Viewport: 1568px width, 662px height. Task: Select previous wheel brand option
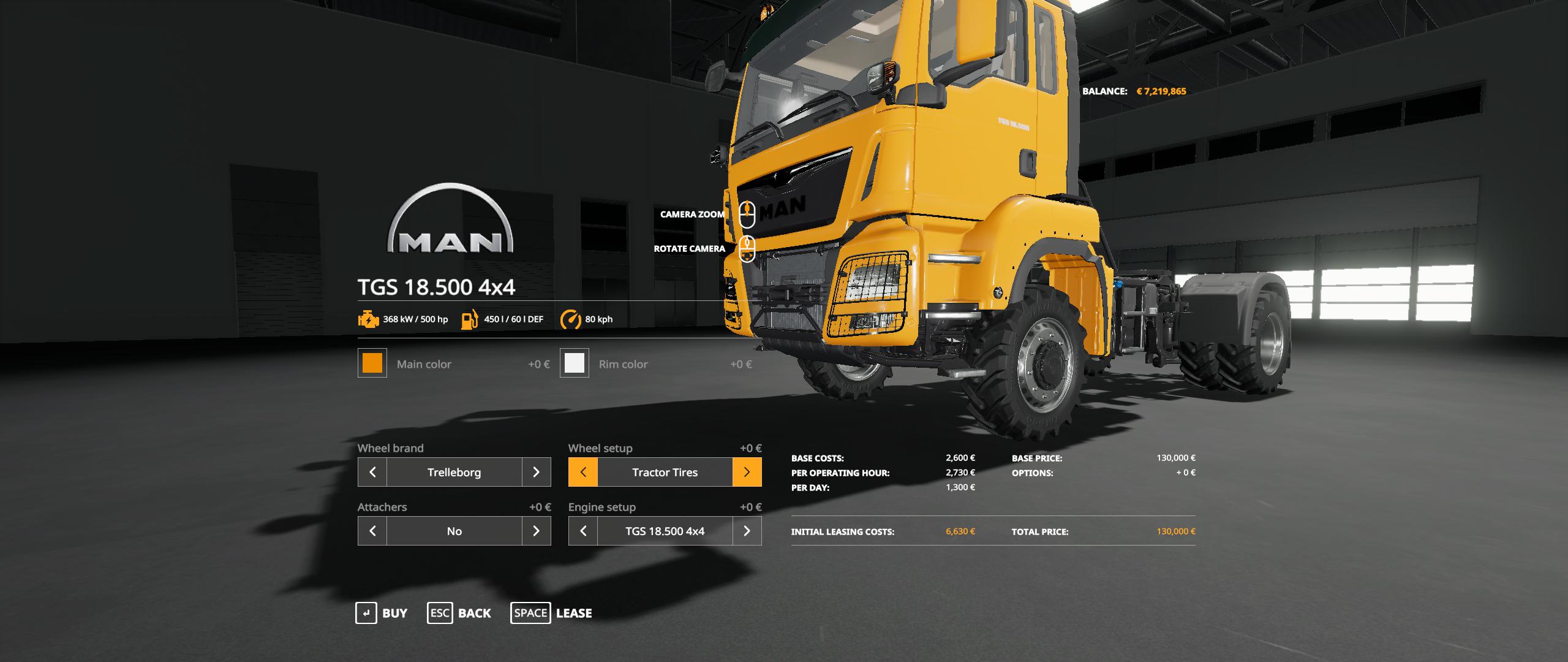click(372, 472)
